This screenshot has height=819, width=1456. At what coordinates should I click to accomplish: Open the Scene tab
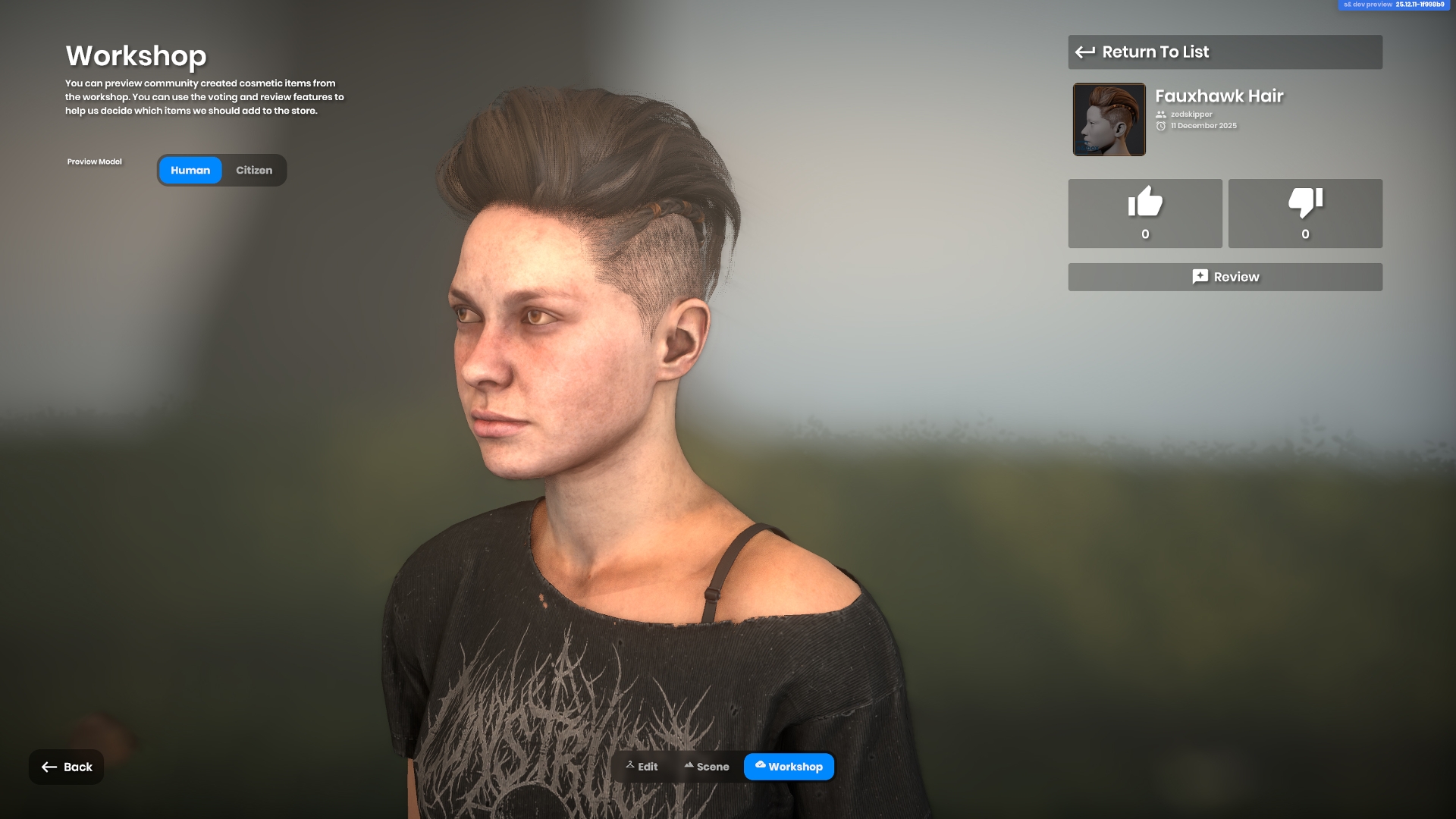pyautogui.click(x=706, y=767)
